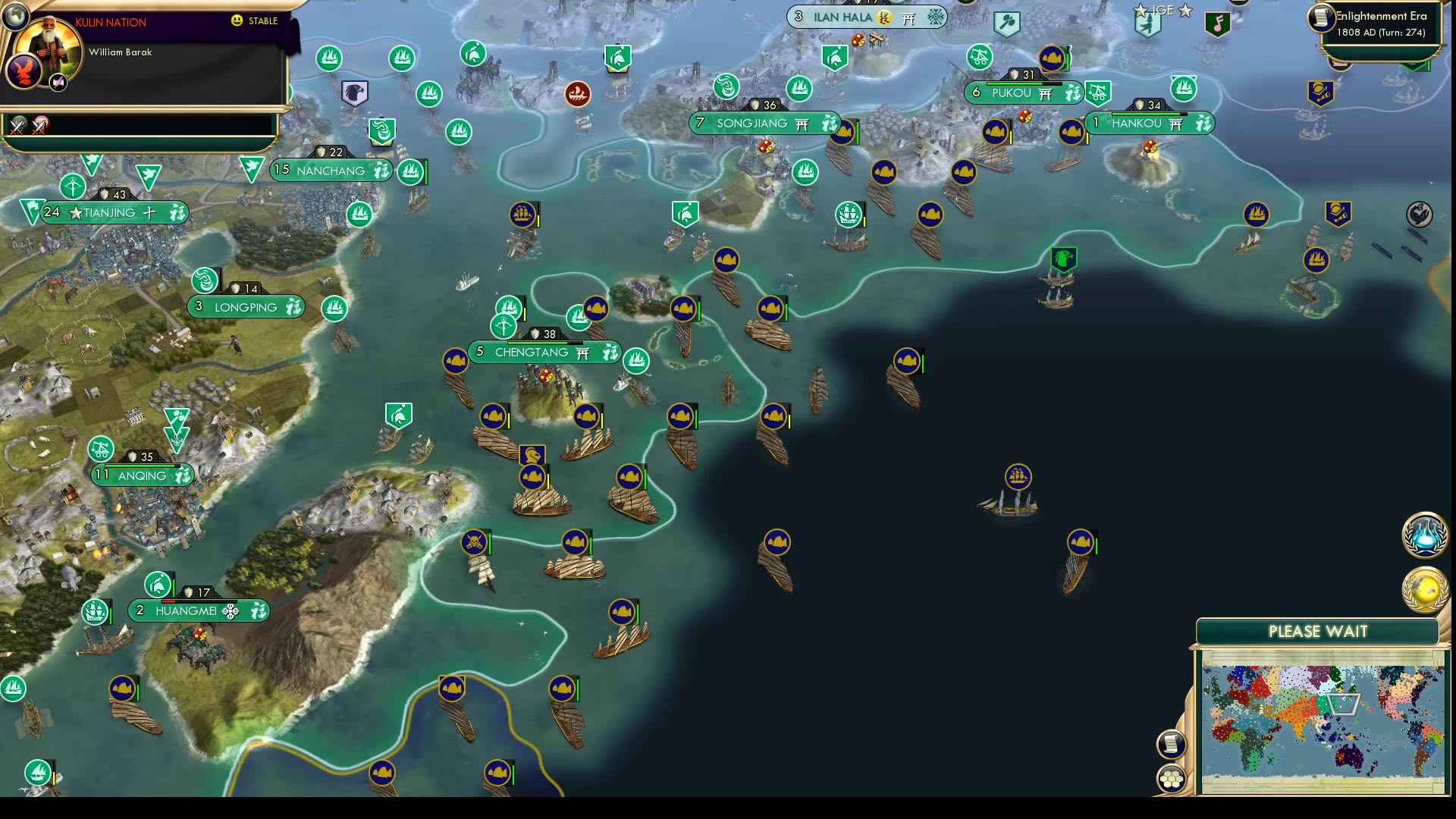This screenshot has height=819, width=1456.
Task: Click the torii gate icon on Chengtang's banner
Action: pyautogui.click(x=584, y=352)
